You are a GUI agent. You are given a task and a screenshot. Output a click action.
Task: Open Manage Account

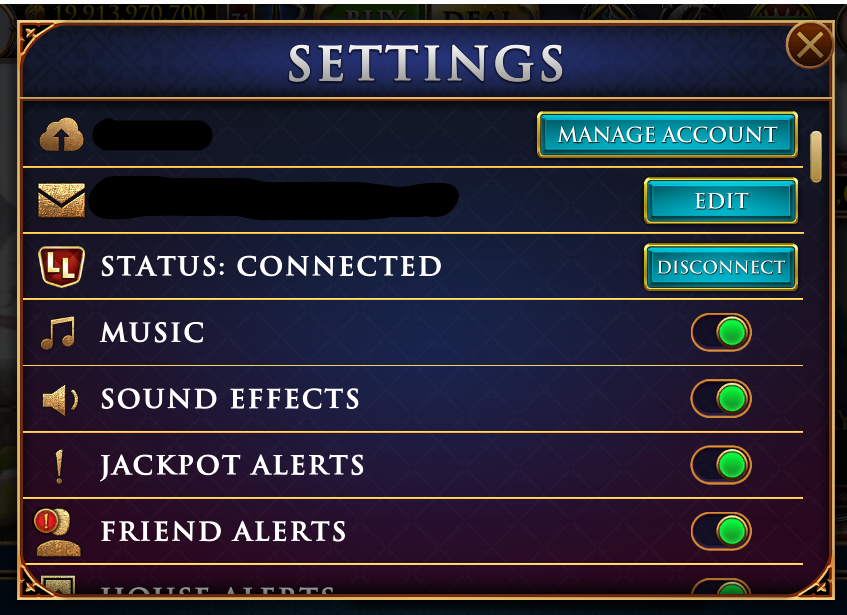[667, 135]
